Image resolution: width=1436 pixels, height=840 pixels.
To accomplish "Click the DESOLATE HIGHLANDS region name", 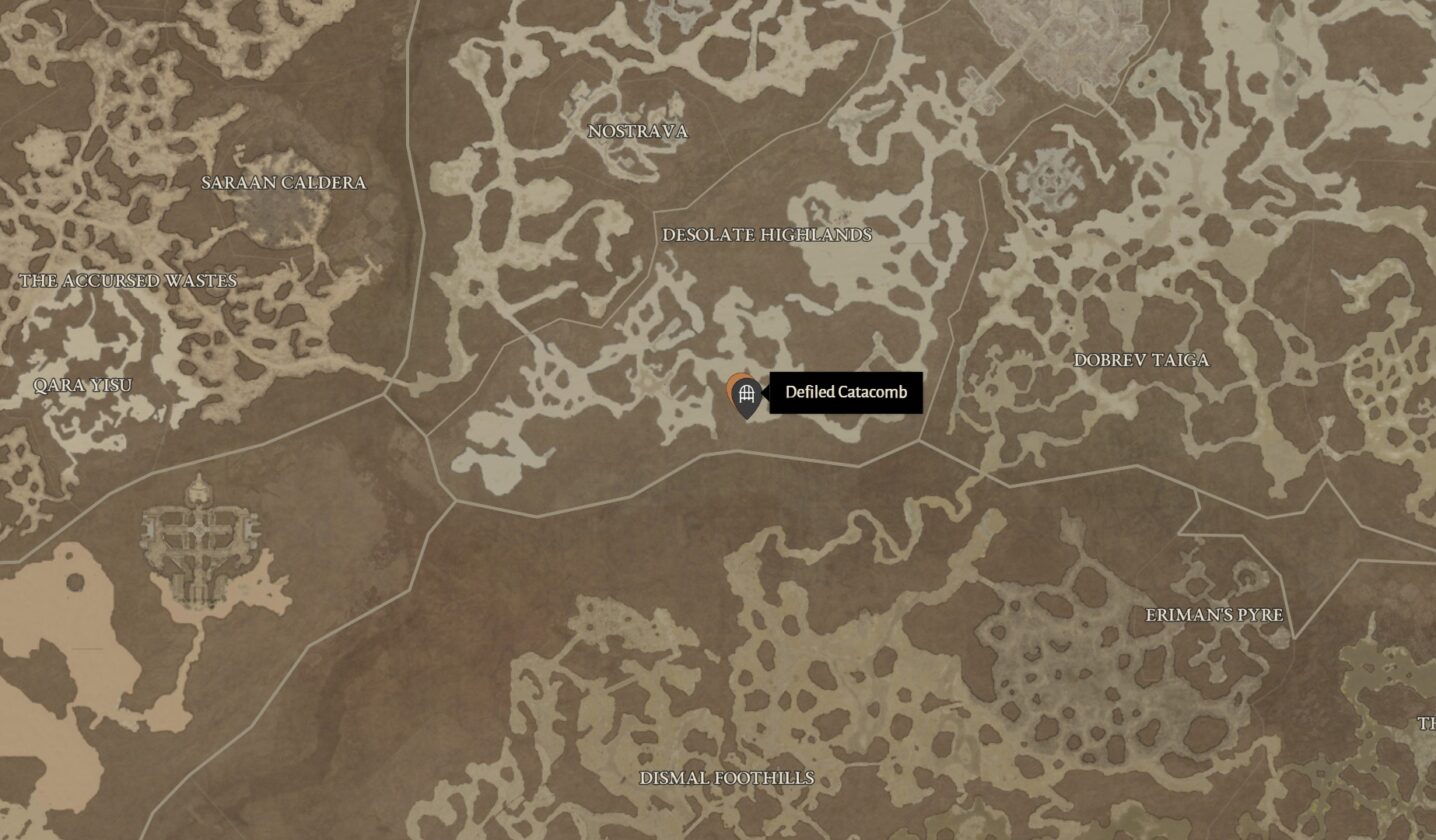I will coord(768,236).
